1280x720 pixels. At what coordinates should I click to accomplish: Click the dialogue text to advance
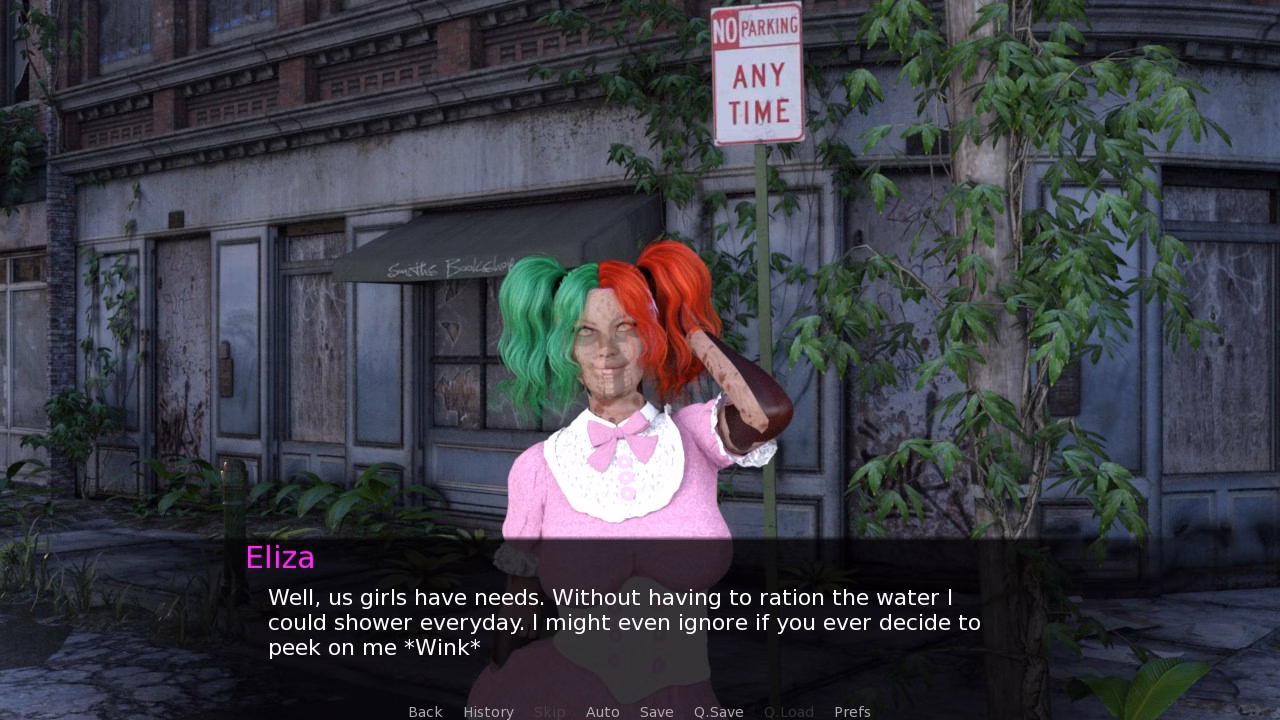point(620,622)
